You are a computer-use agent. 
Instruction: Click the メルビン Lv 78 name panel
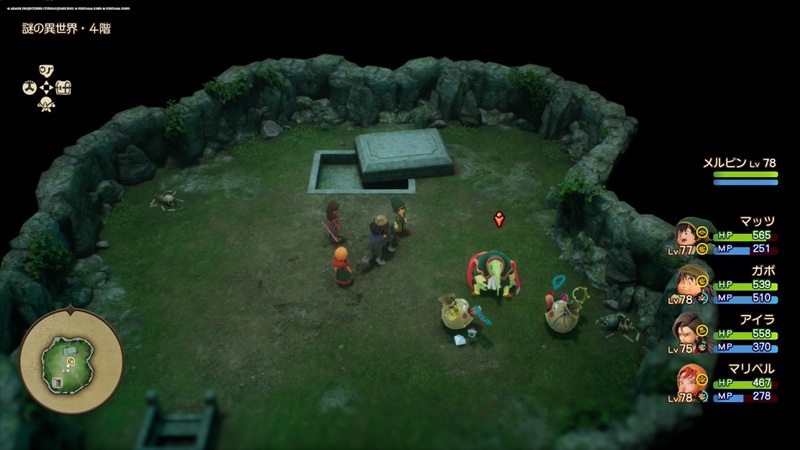[743, 164]
